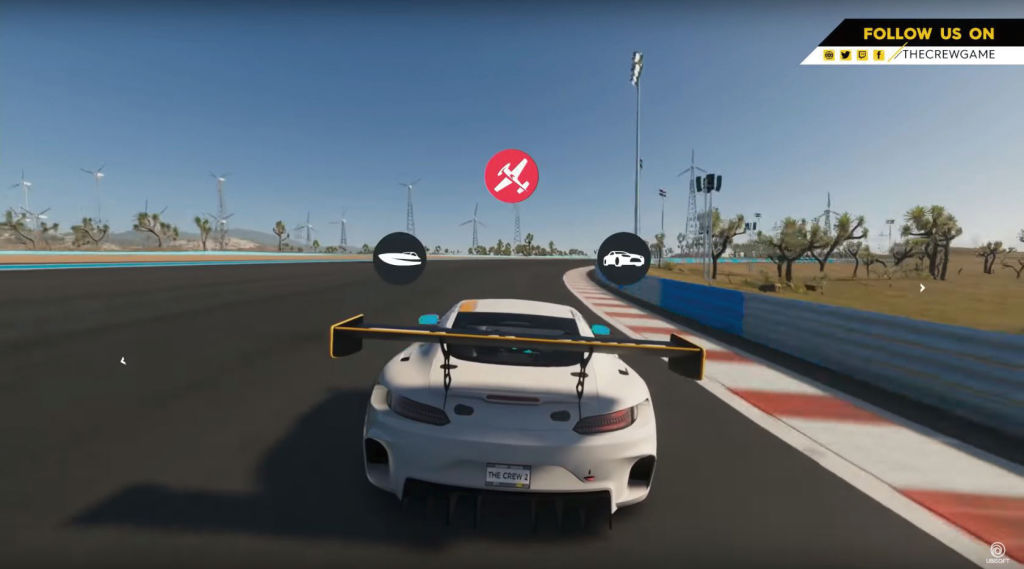Select the airplane vehicle icon
Viewport: 1024px width, 569px height.
[x=511, y=176]
